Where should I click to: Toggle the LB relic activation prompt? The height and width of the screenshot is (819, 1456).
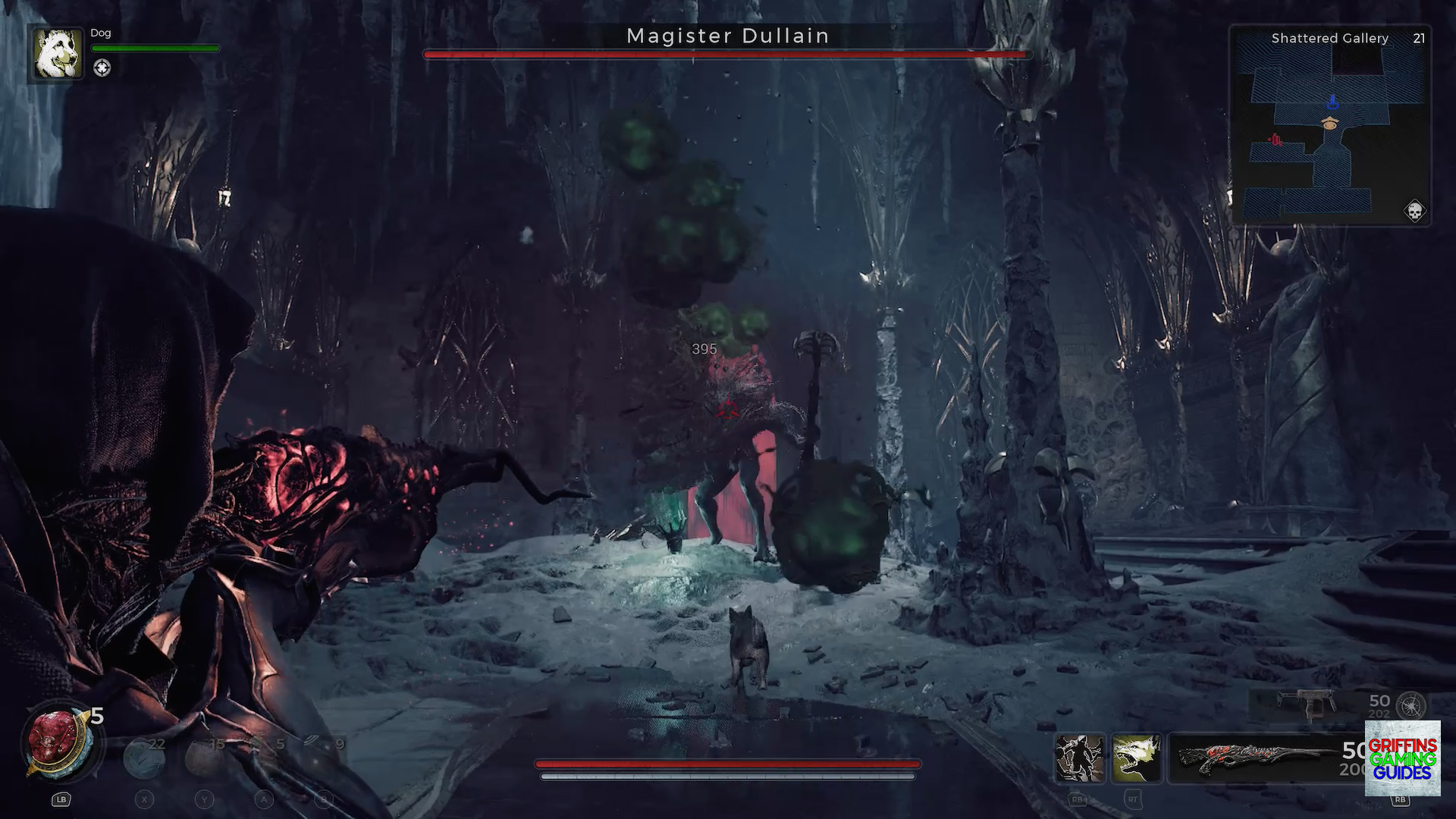tap(61, 799)
